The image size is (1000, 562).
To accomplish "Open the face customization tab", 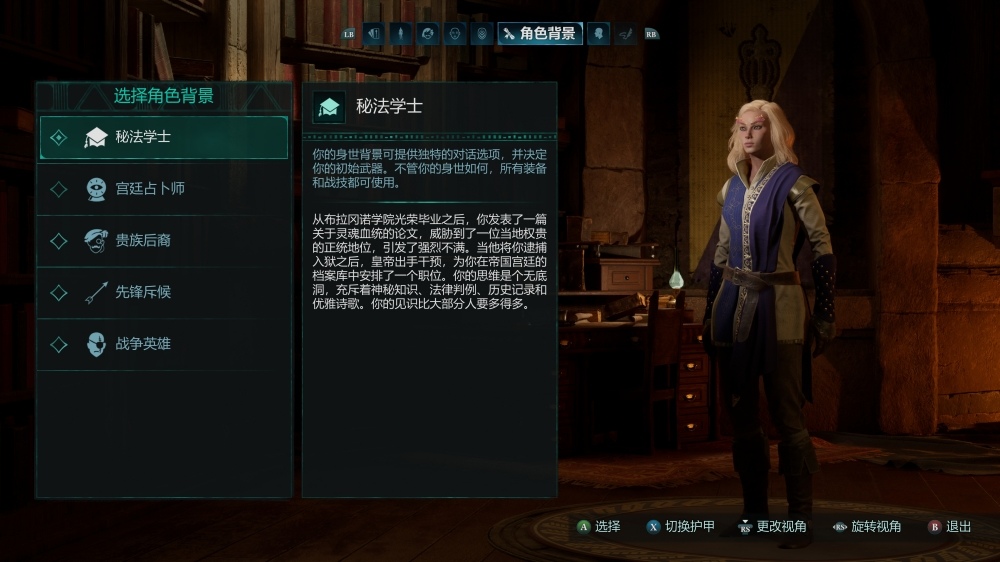I will 455,33.
